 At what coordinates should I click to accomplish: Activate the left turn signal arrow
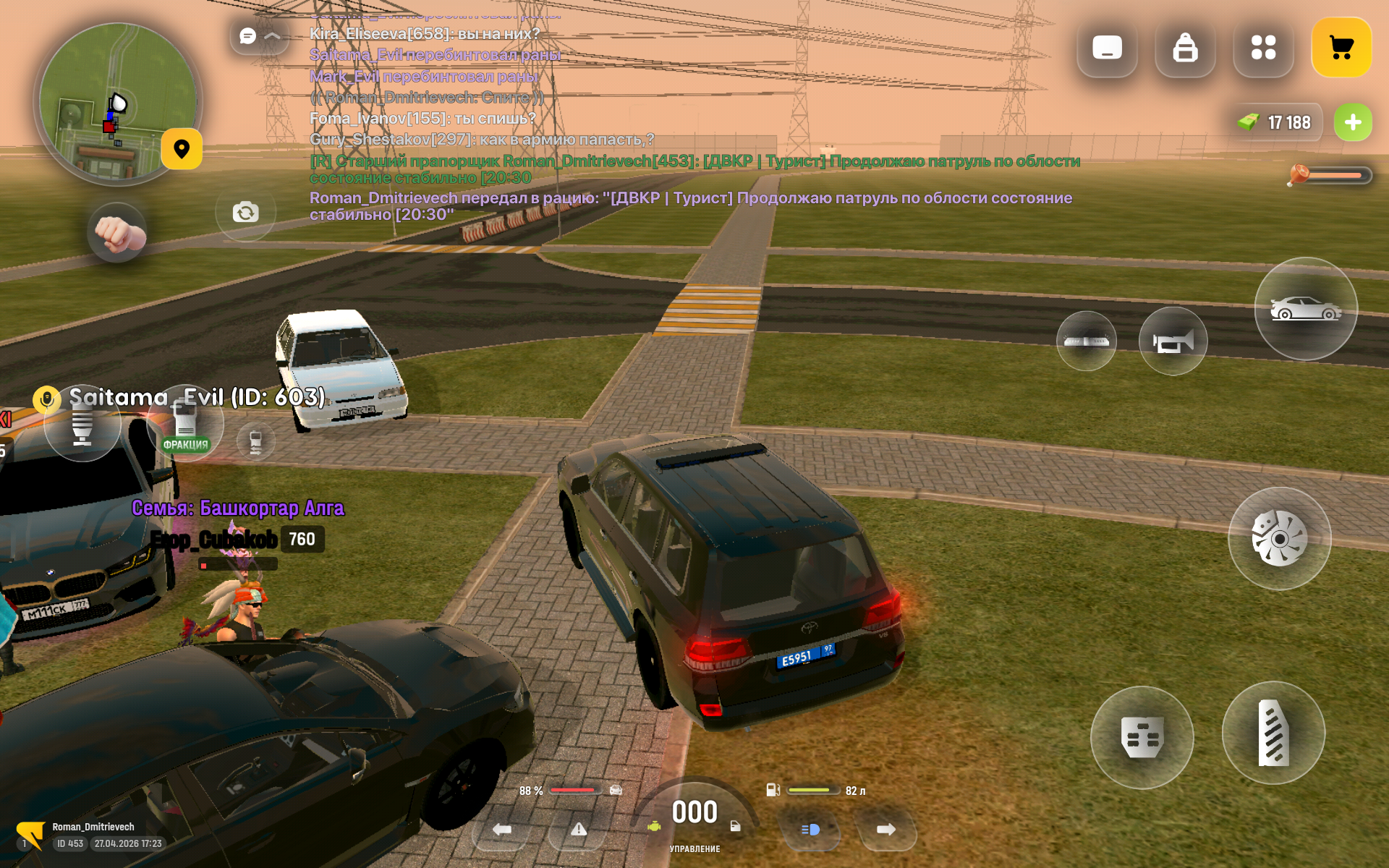502,830
